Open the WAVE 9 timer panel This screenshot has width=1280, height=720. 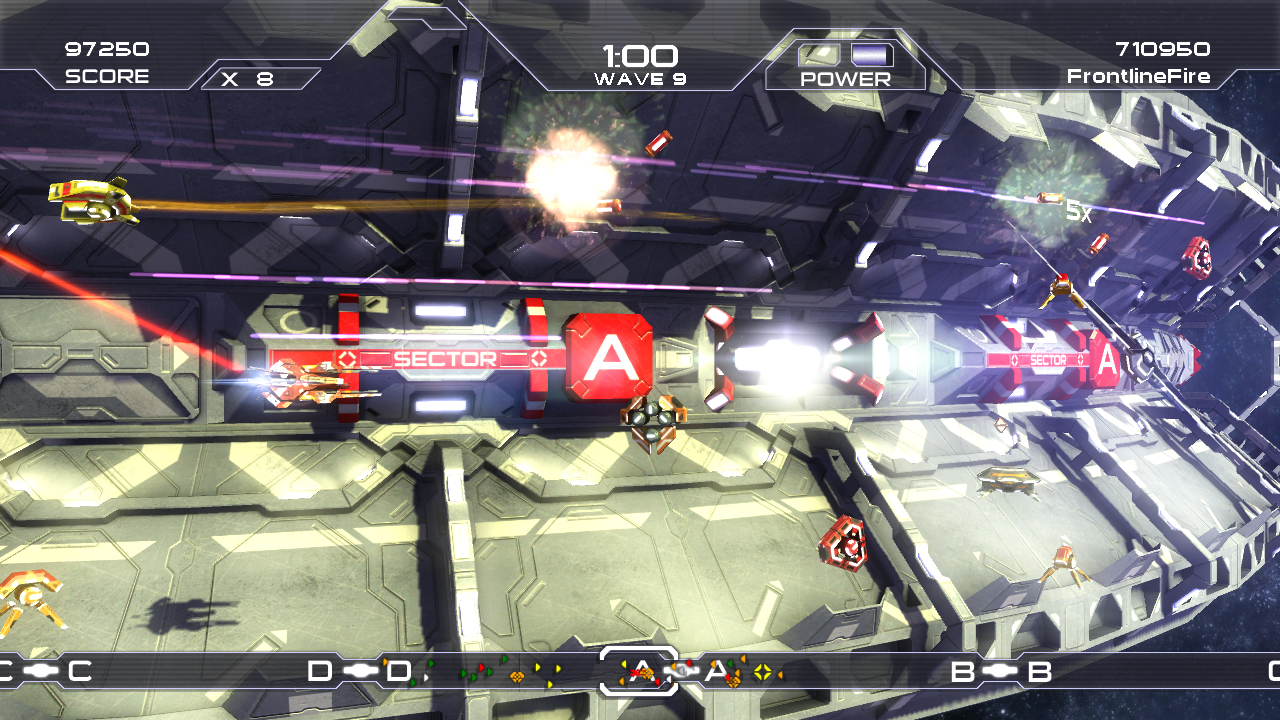640,55
